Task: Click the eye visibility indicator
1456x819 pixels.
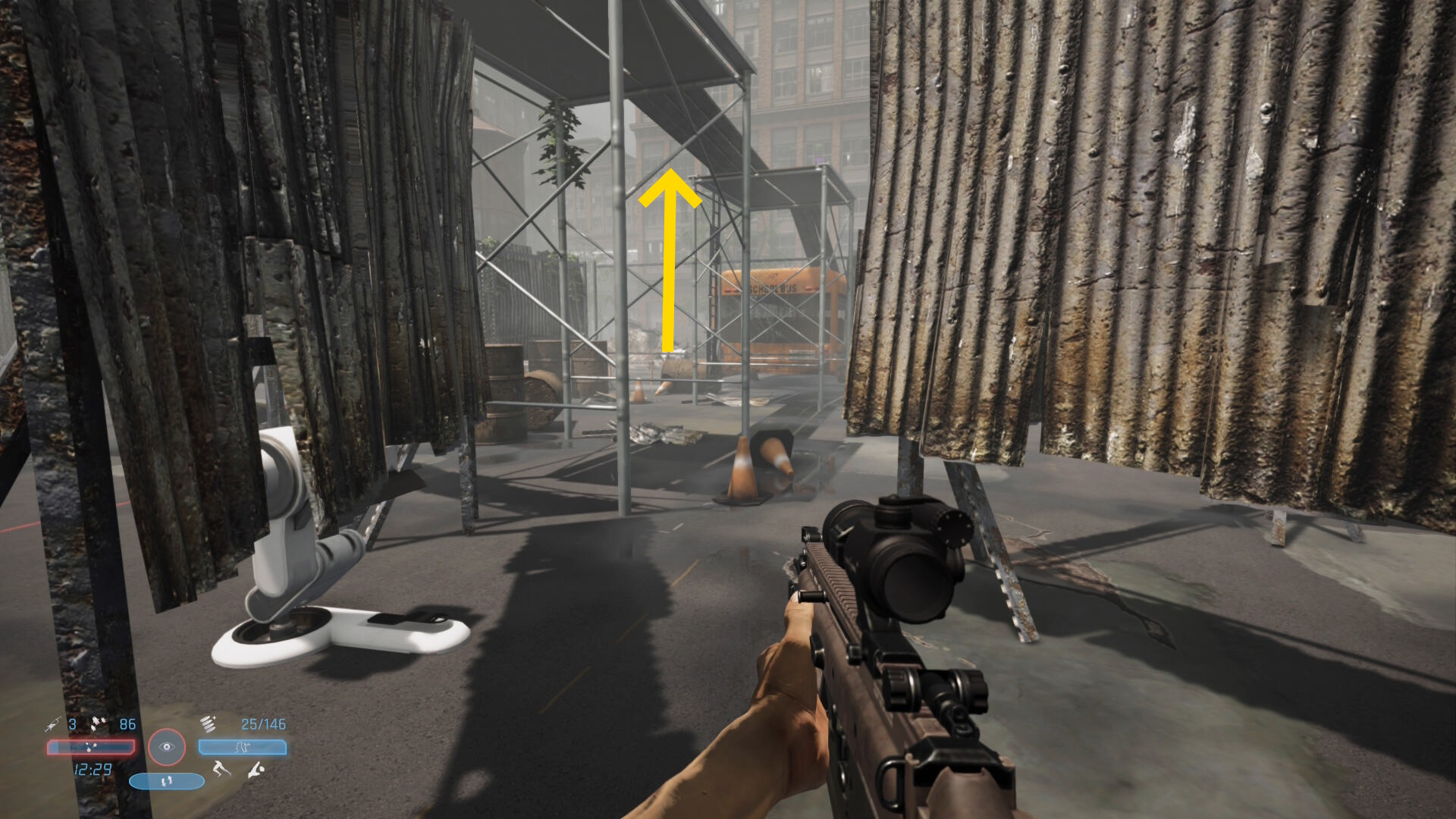Action: [x=167, y=747]
